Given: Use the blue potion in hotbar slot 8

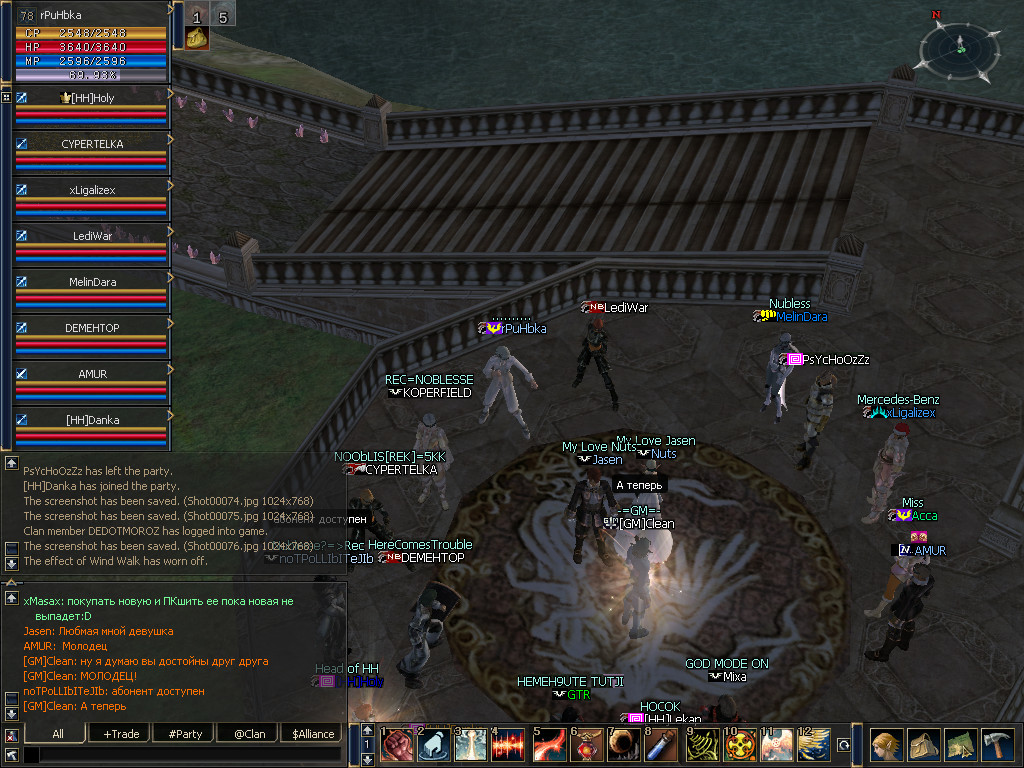Looking at the screenshot, I should click(658, 745).
